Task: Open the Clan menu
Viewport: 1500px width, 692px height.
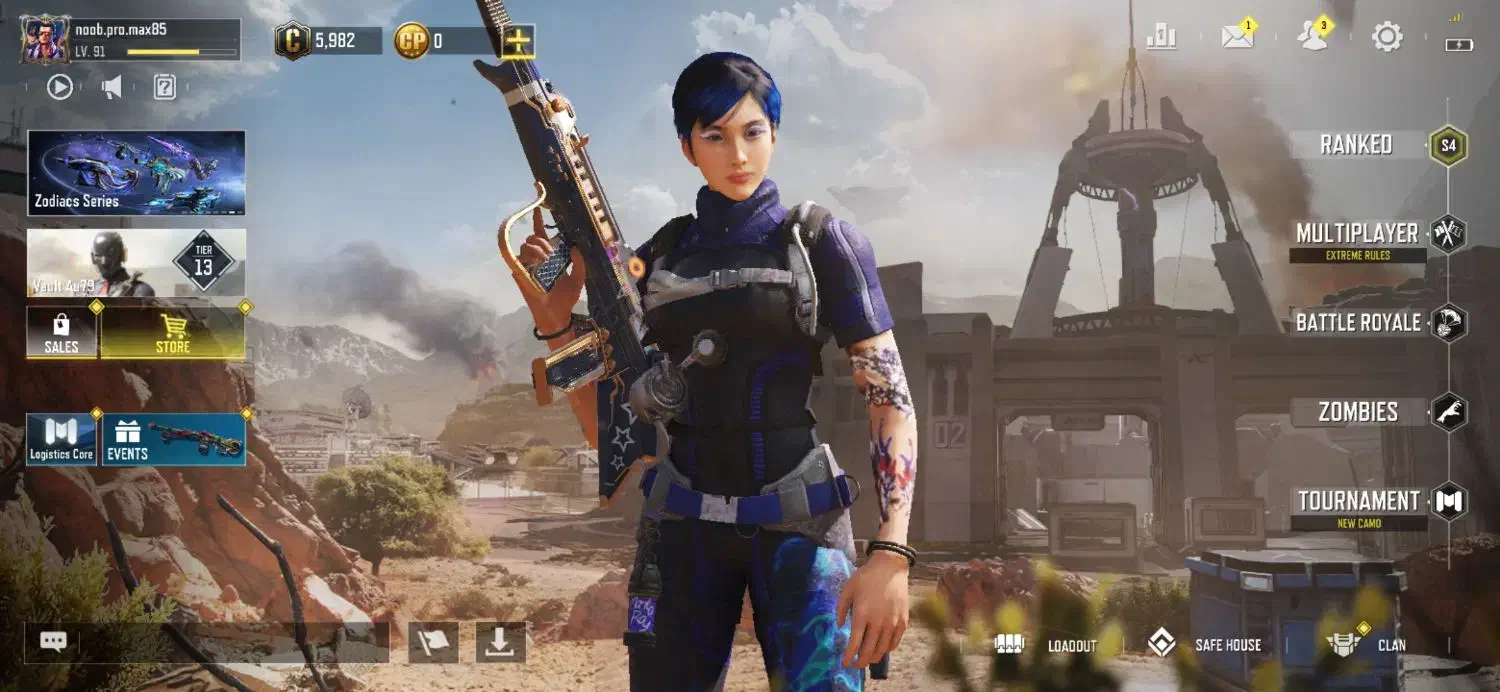Action: [x=1366, y=645]
